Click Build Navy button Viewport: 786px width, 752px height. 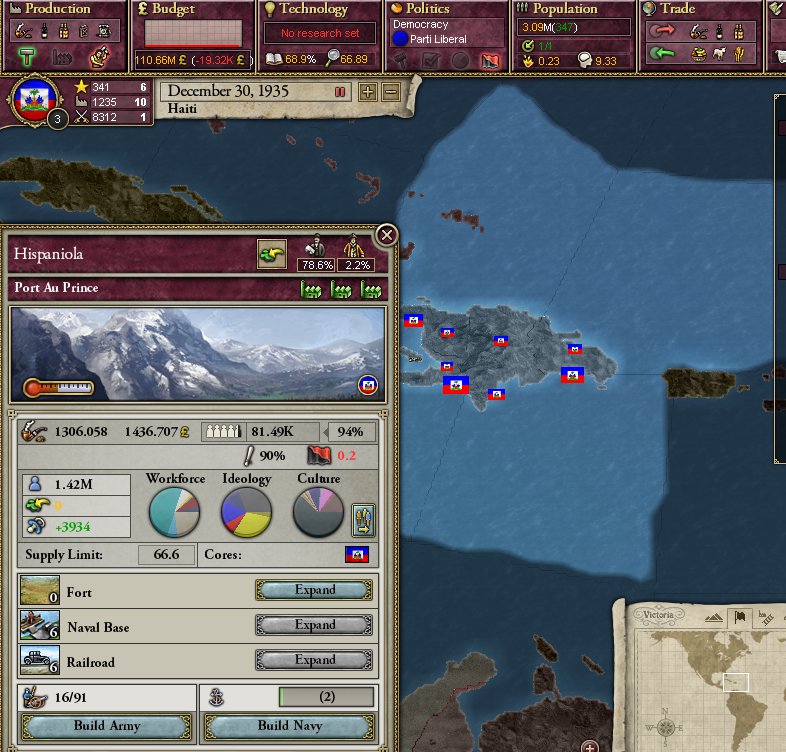coord(289,726)
